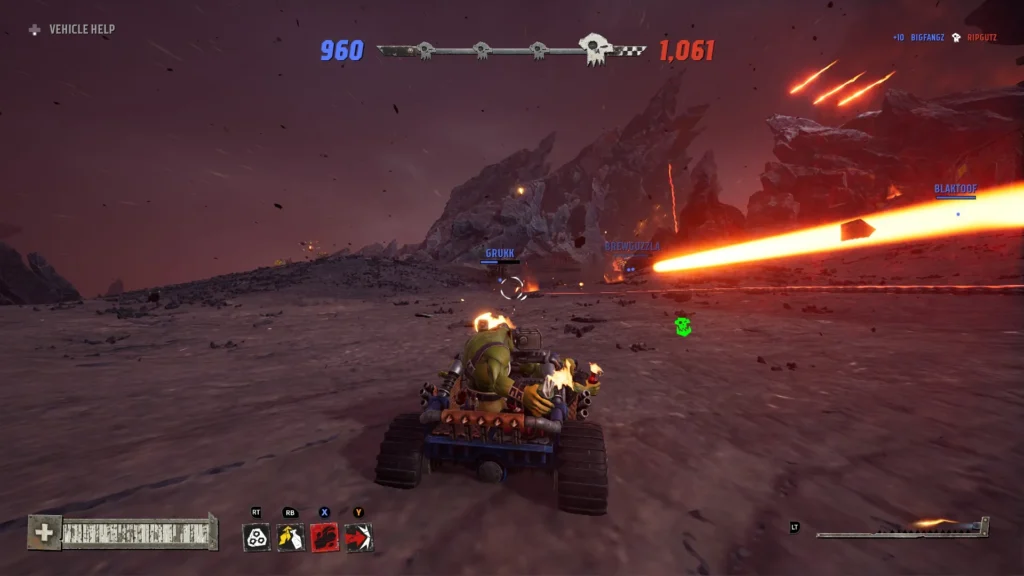Viewport: 1024px width, 576px height.
Task: Trigger the red explosion ability icon
Action: point(325,537)
